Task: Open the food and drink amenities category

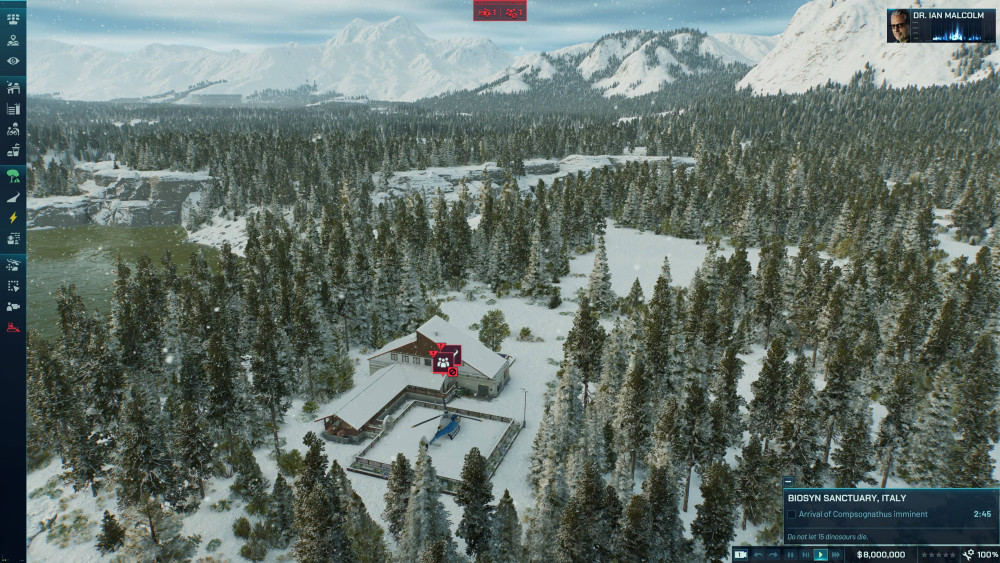Action: point(13,151)
